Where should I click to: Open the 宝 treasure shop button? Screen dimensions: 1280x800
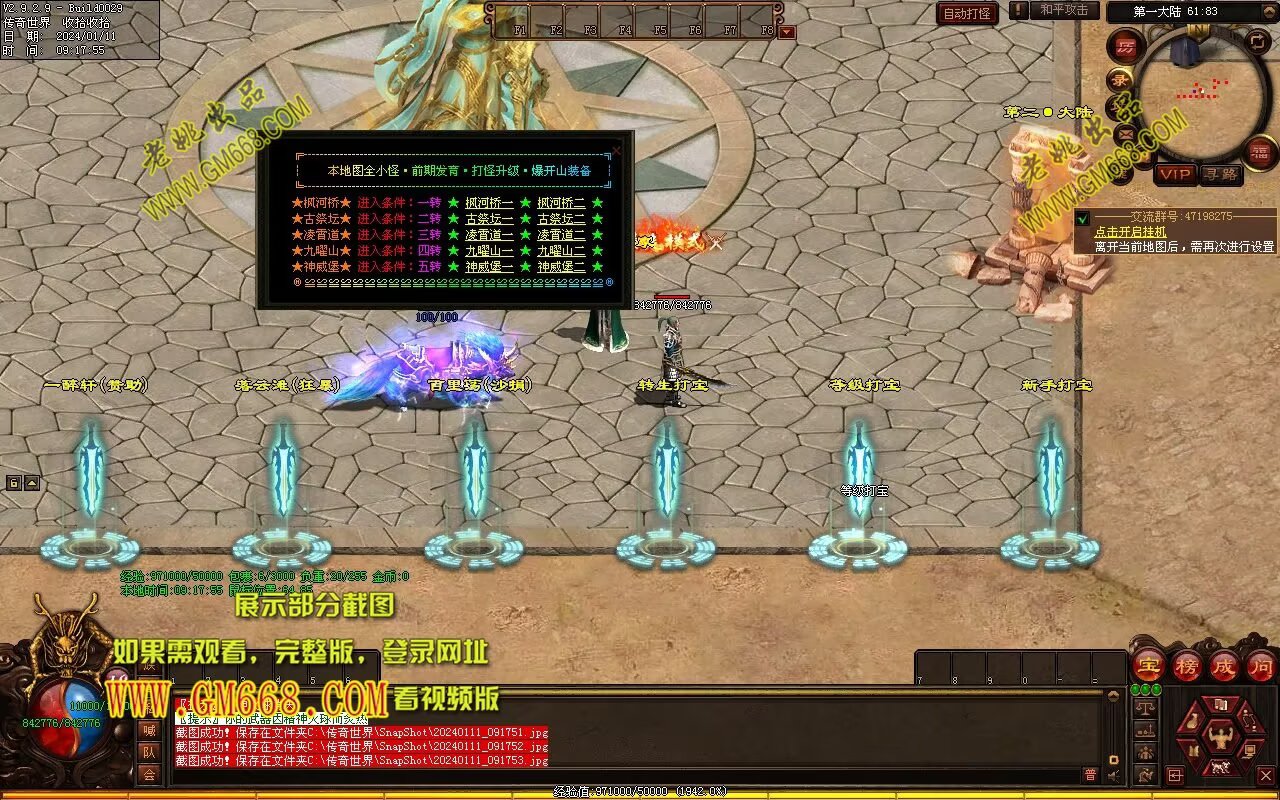click(1149, 666)
